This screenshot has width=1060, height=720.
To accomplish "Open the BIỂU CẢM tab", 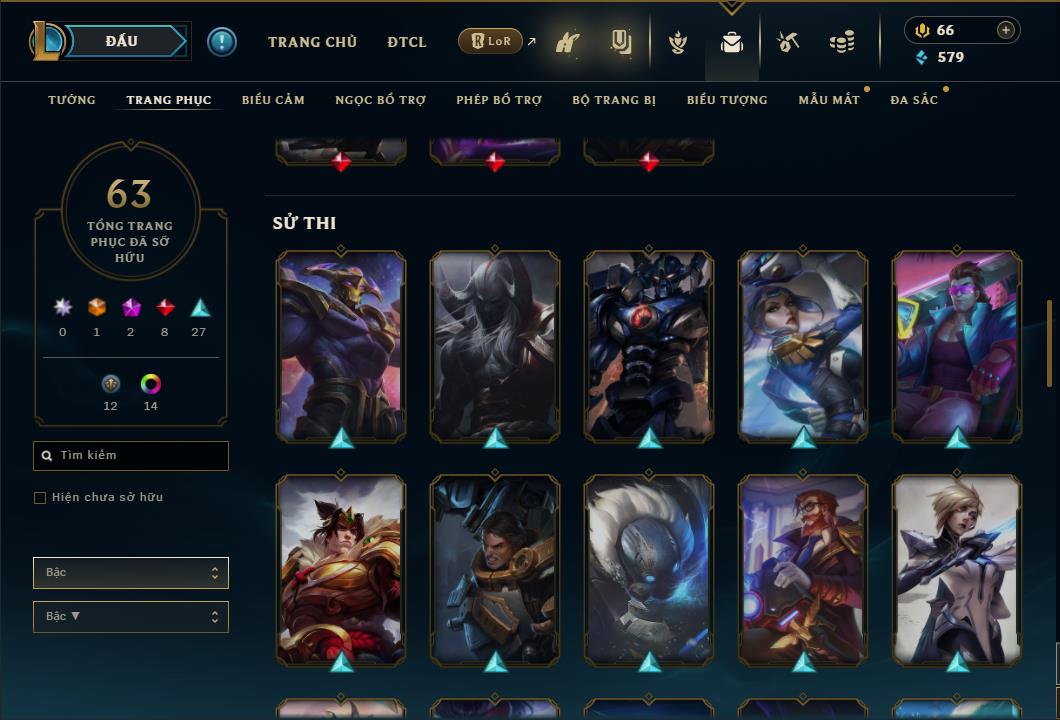I will [x=273, y=100].
